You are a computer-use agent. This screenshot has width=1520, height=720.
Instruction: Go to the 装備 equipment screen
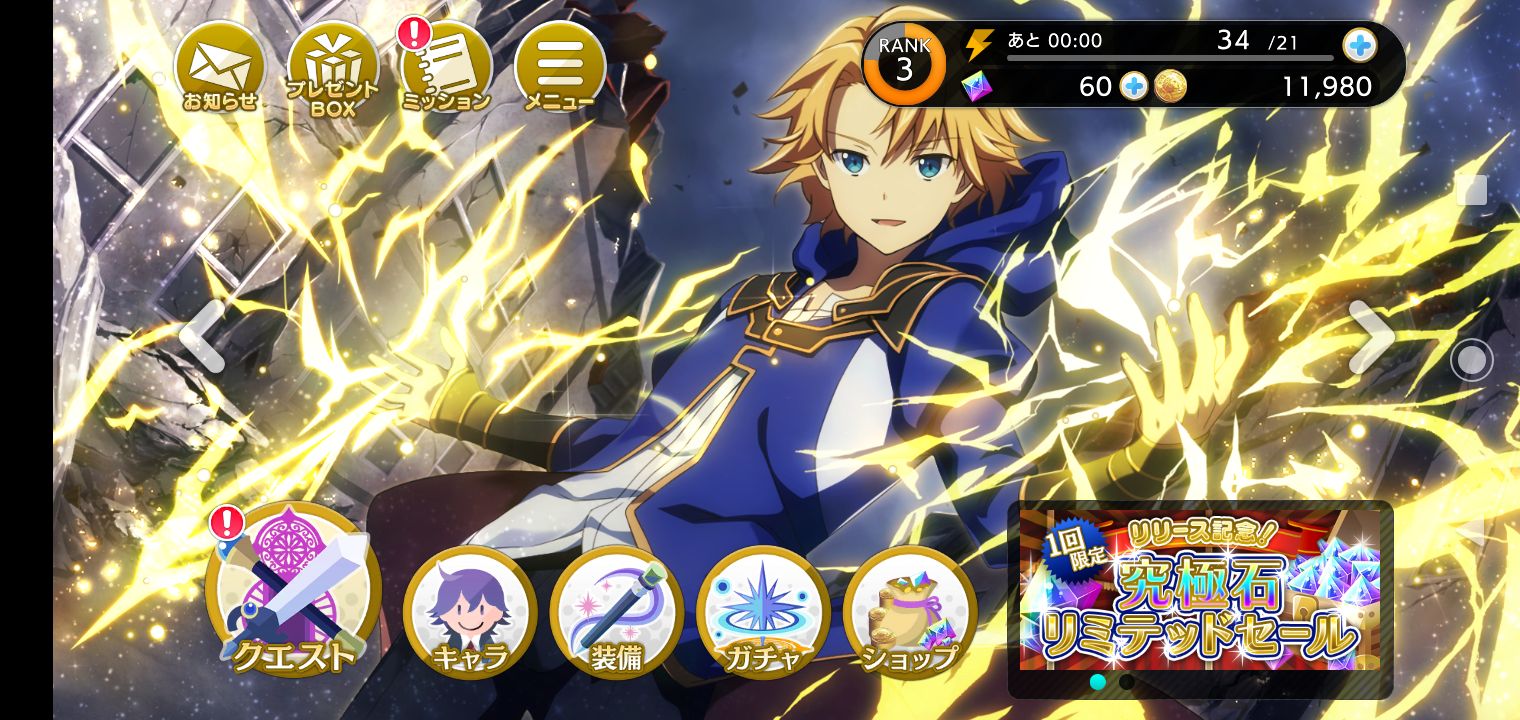tap(616, 610)
